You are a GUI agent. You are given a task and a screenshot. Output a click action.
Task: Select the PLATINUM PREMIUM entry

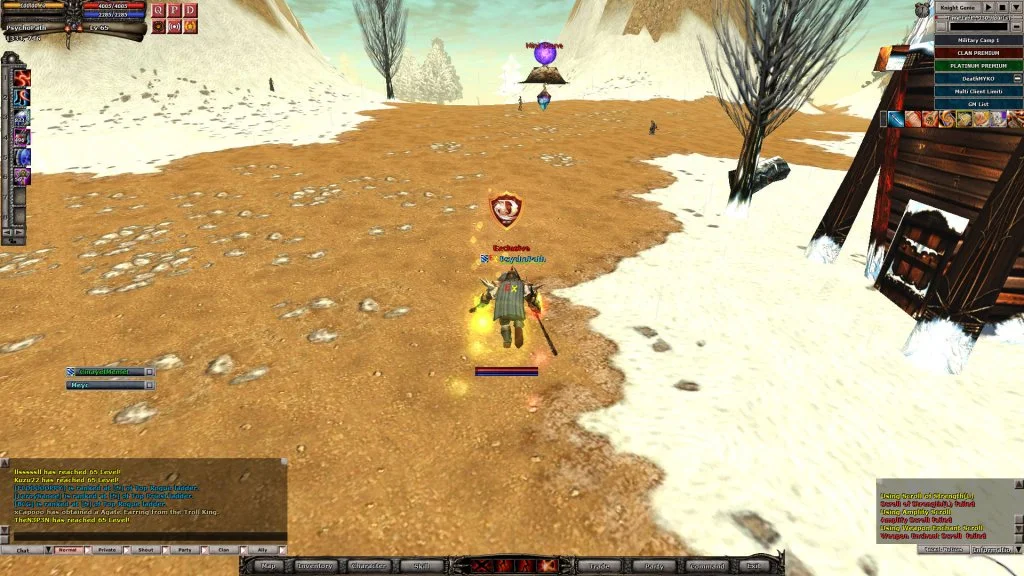(979, 65)
